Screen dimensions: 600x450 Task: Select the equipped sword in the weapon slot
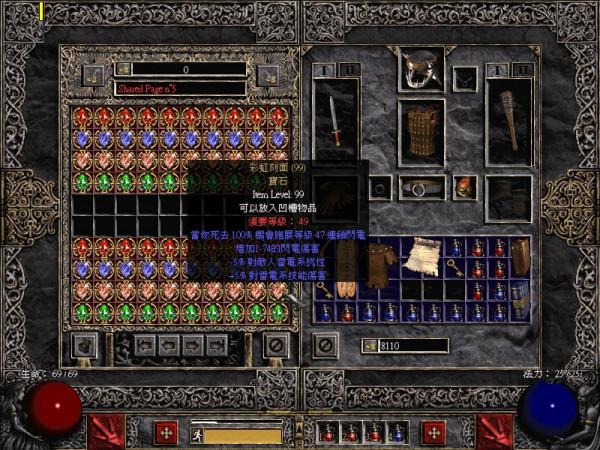(x=335, y=120)
